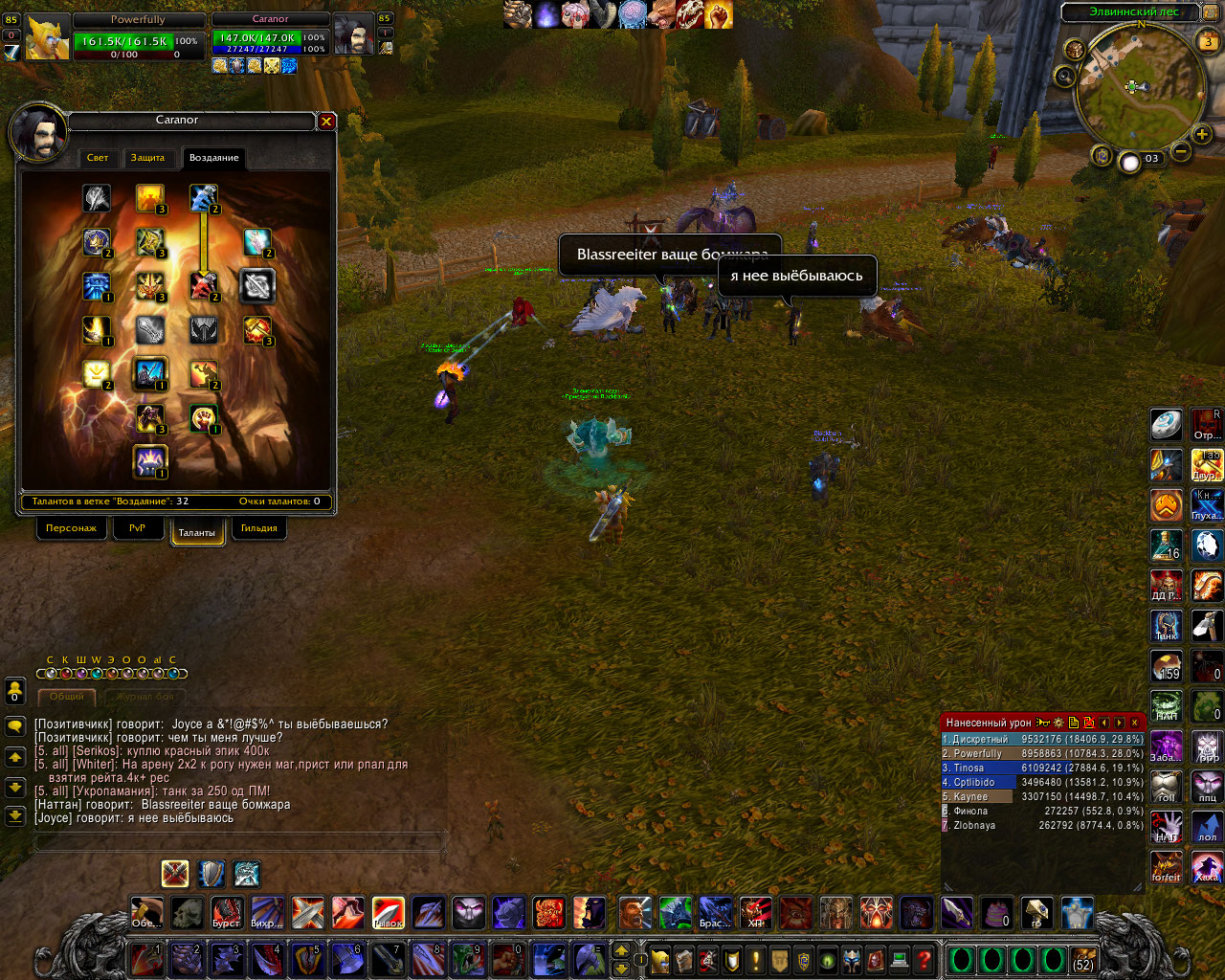Click the Powerfully player portrait

click(x=47, y=38)
